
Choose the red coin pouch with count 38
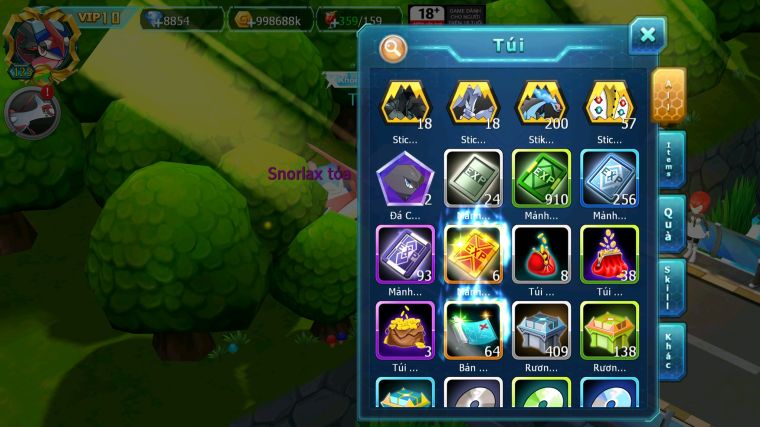[x=610, y=254]
